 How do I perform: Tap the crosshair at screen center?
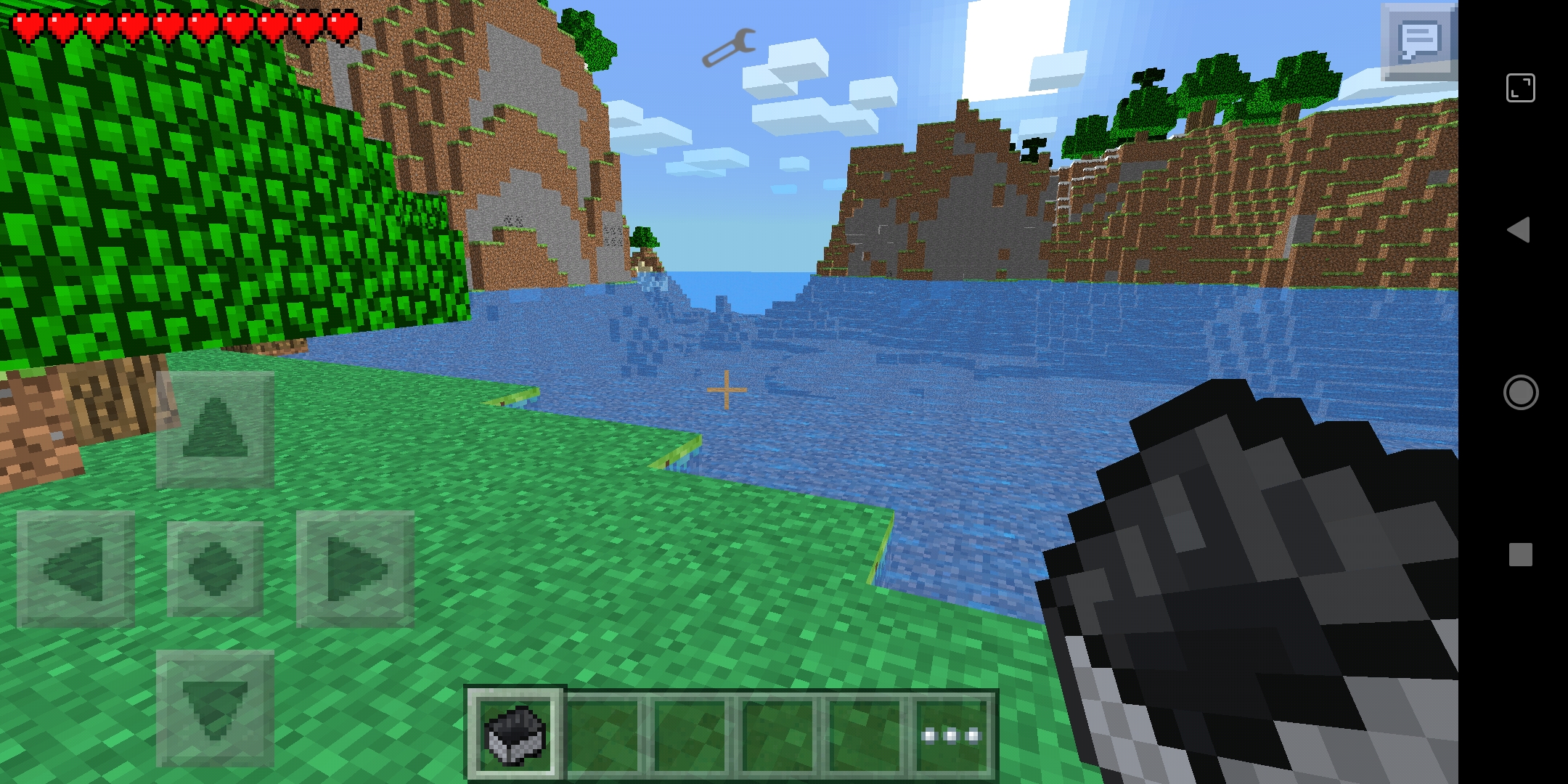[x=727, y=390]
